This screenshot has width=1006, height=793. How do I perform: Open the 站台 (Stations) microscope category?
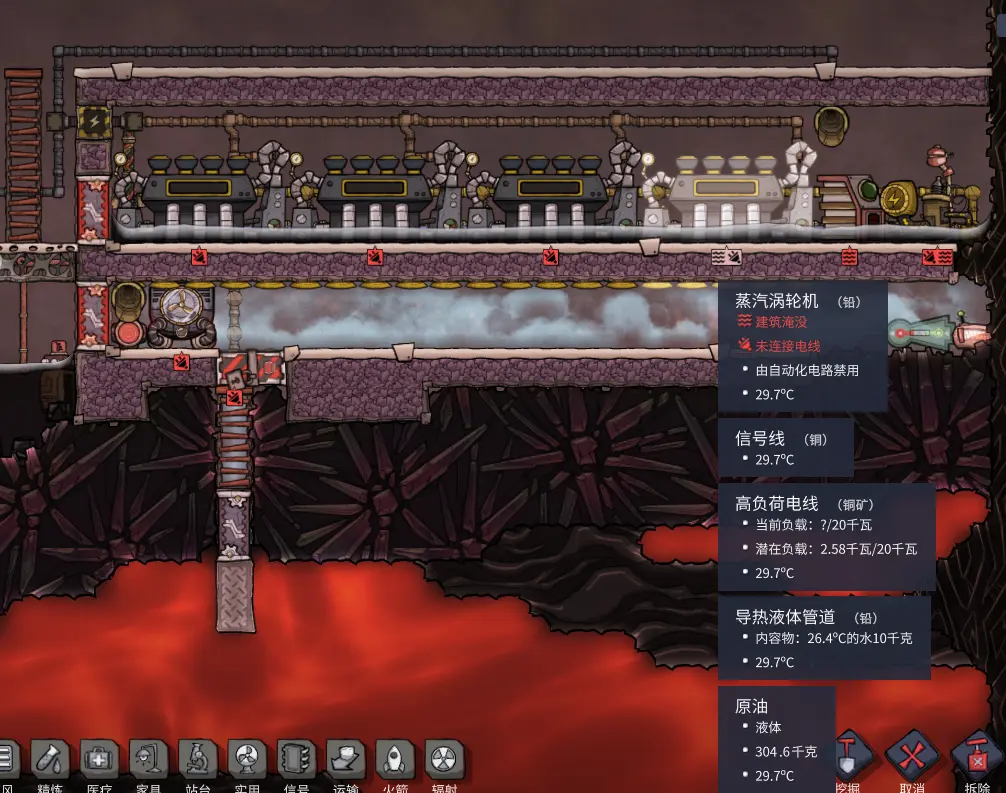198,761
